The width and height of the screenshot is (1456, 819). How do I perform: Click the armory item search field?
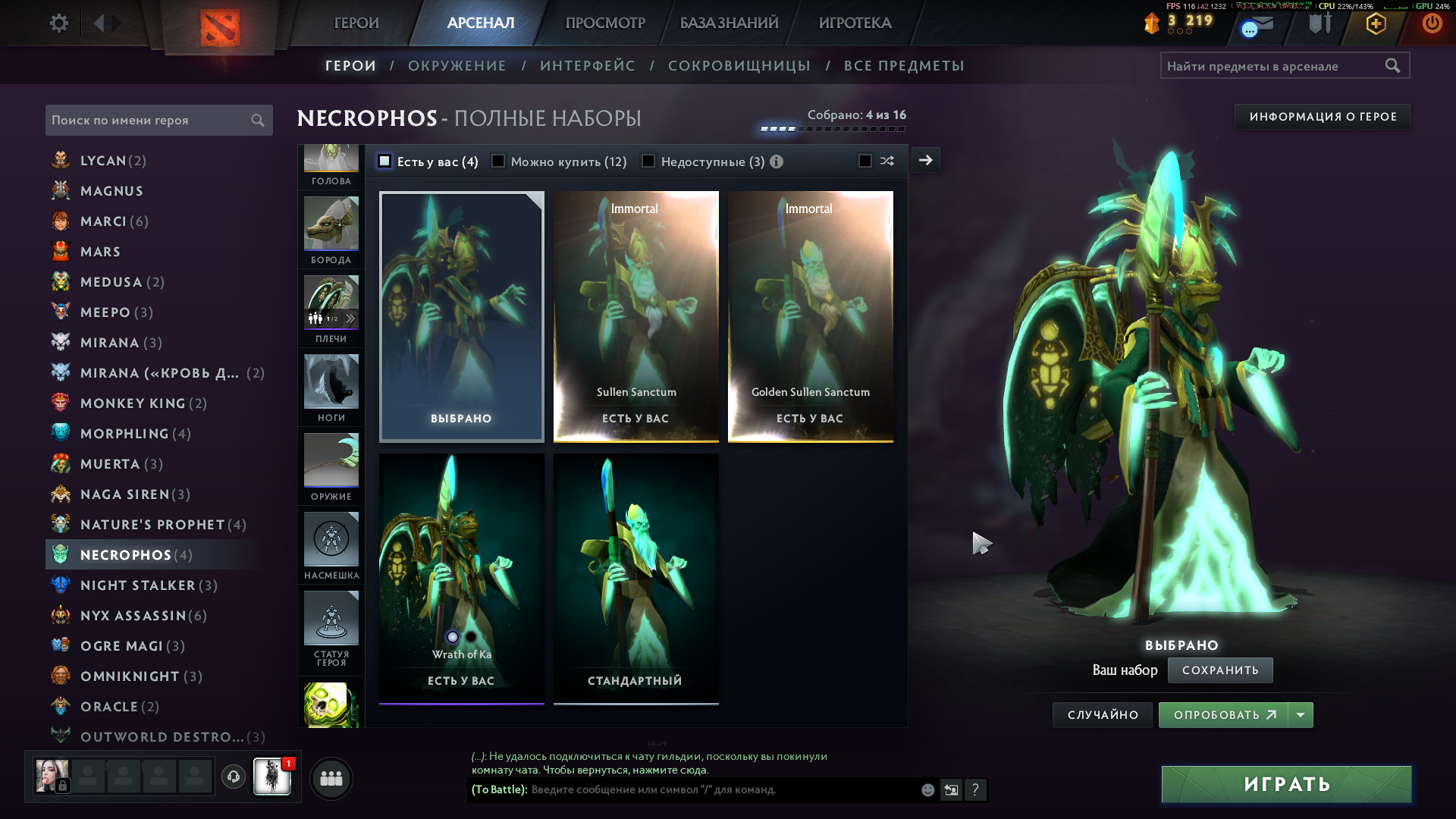tap(1274, 66)
